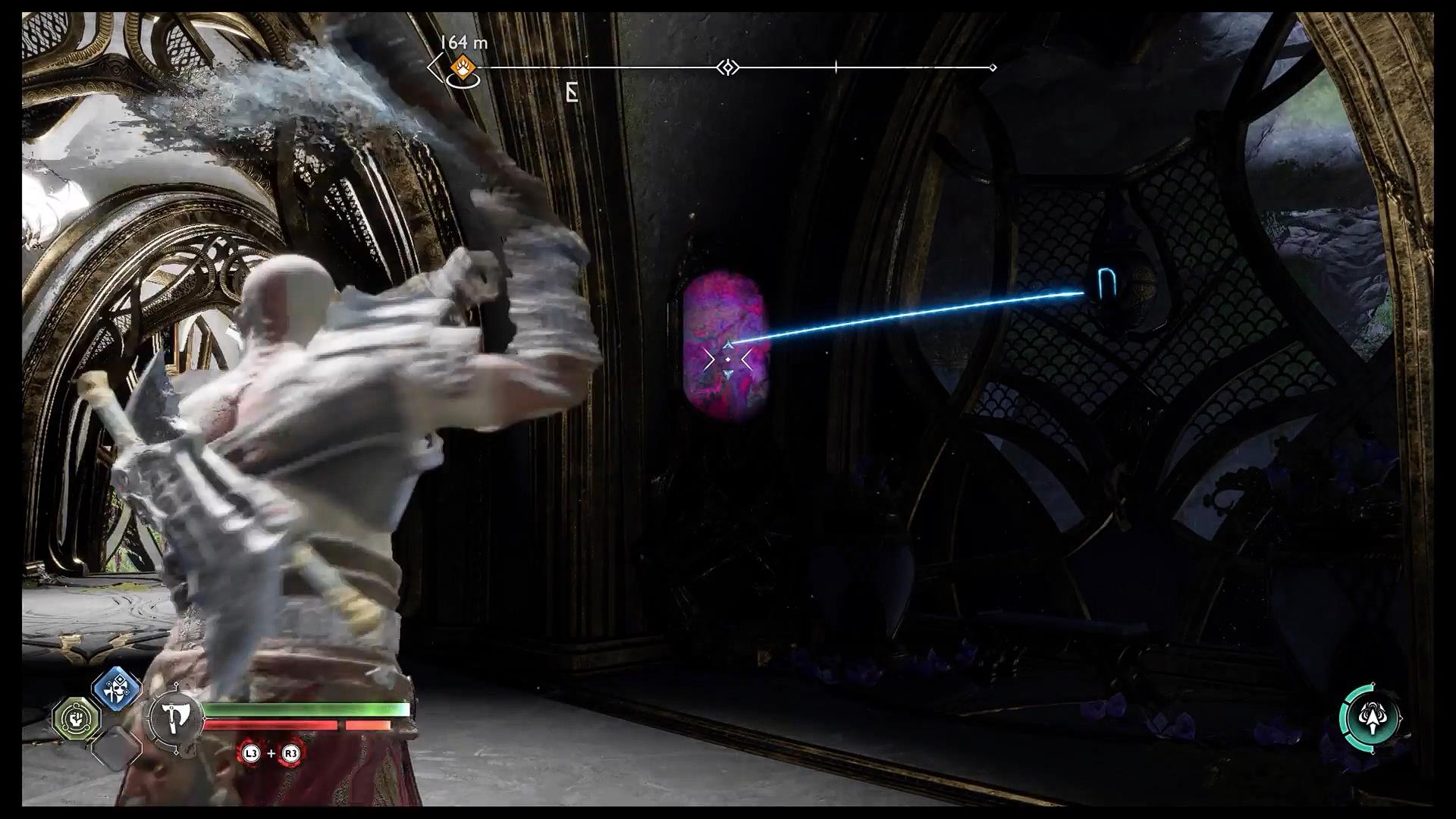Image resolution: width=1456 pixels, height=819 pixels.
Task: Select the diamond center marker on the compass
Action: coord(728,68)
